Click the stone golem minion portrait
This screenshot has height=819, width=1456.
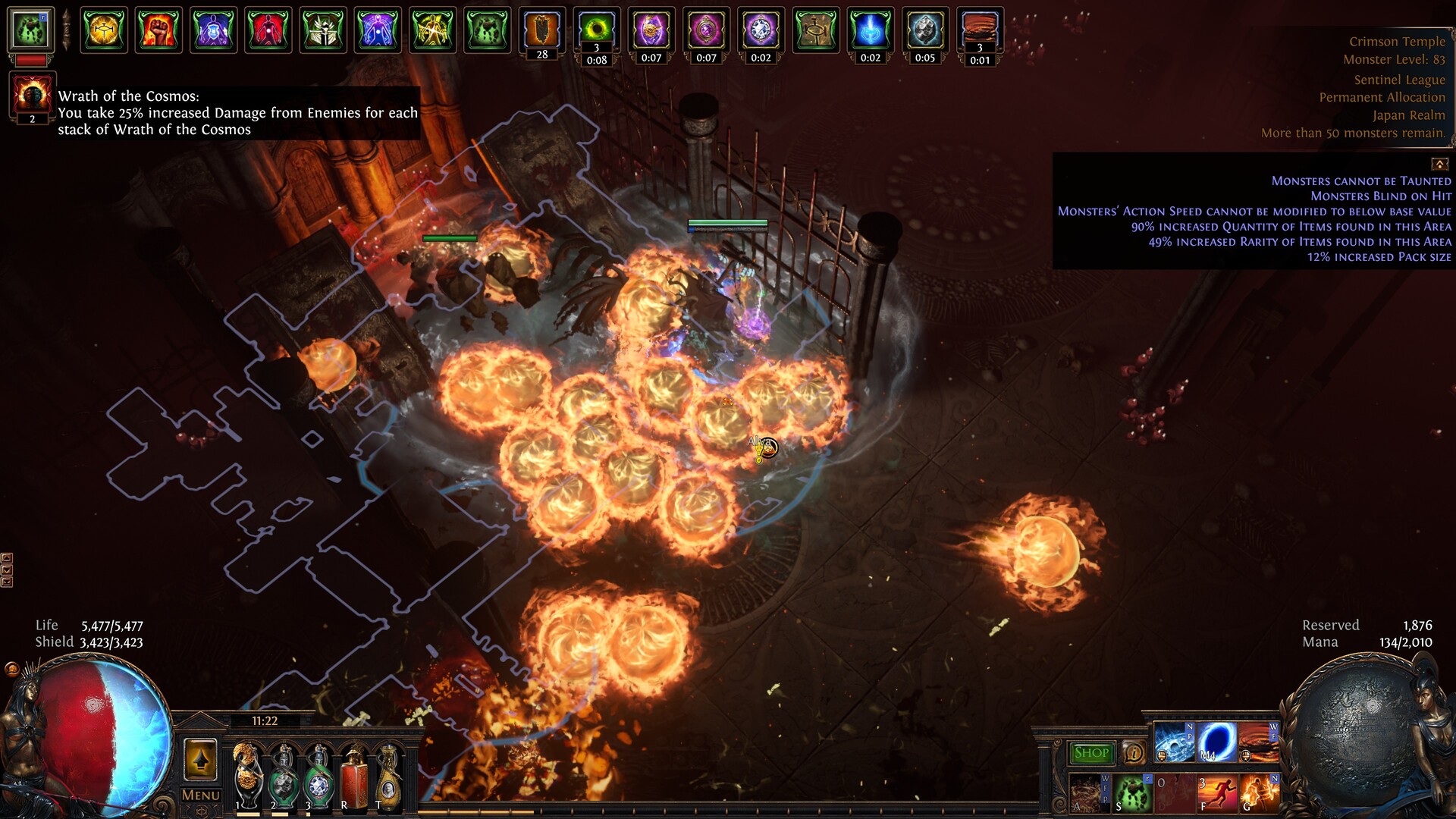point(31,30)
